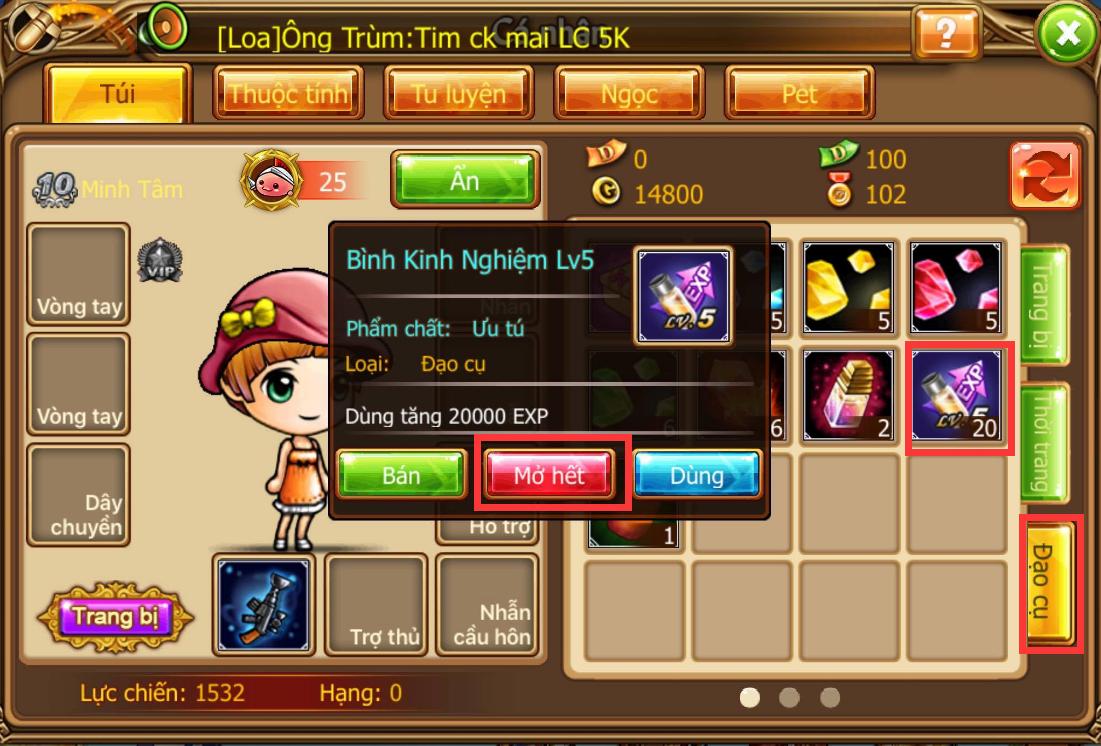Close the character window with the green X

tap(1068, 35)
